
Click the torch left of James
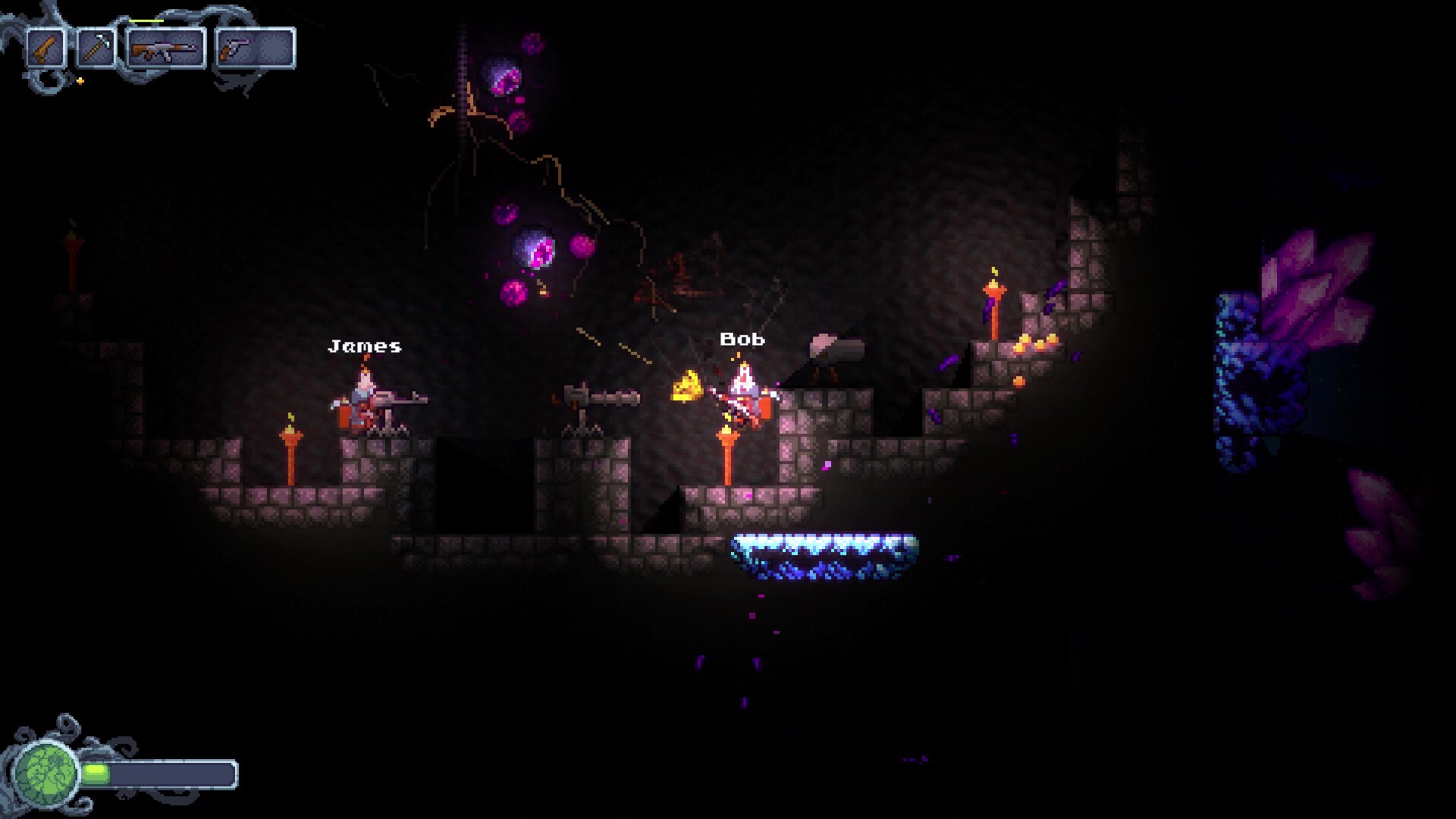(x=290, y=444)
